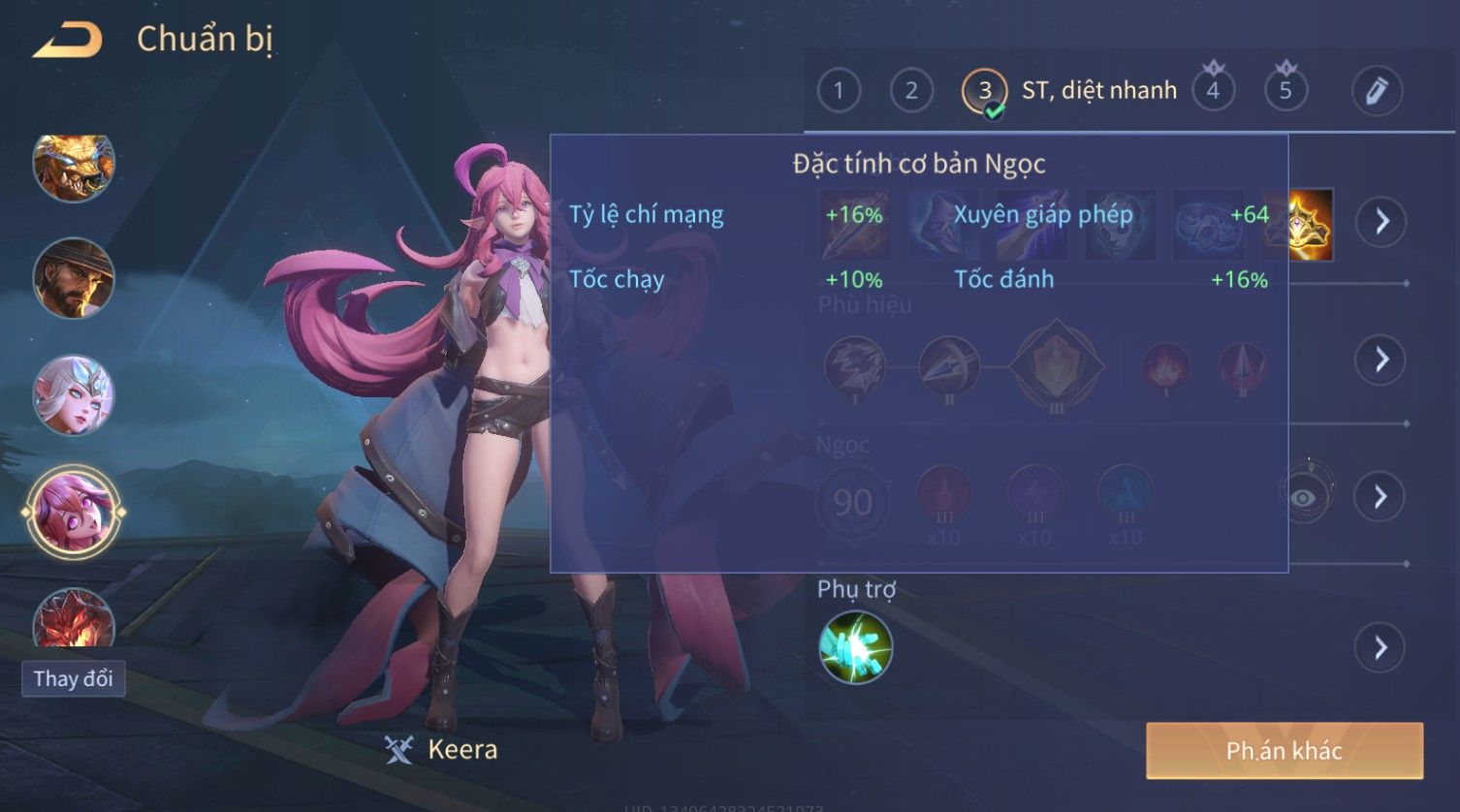
Task: Choose locked preset slot 5
Action: click(x=1285, y=91)
